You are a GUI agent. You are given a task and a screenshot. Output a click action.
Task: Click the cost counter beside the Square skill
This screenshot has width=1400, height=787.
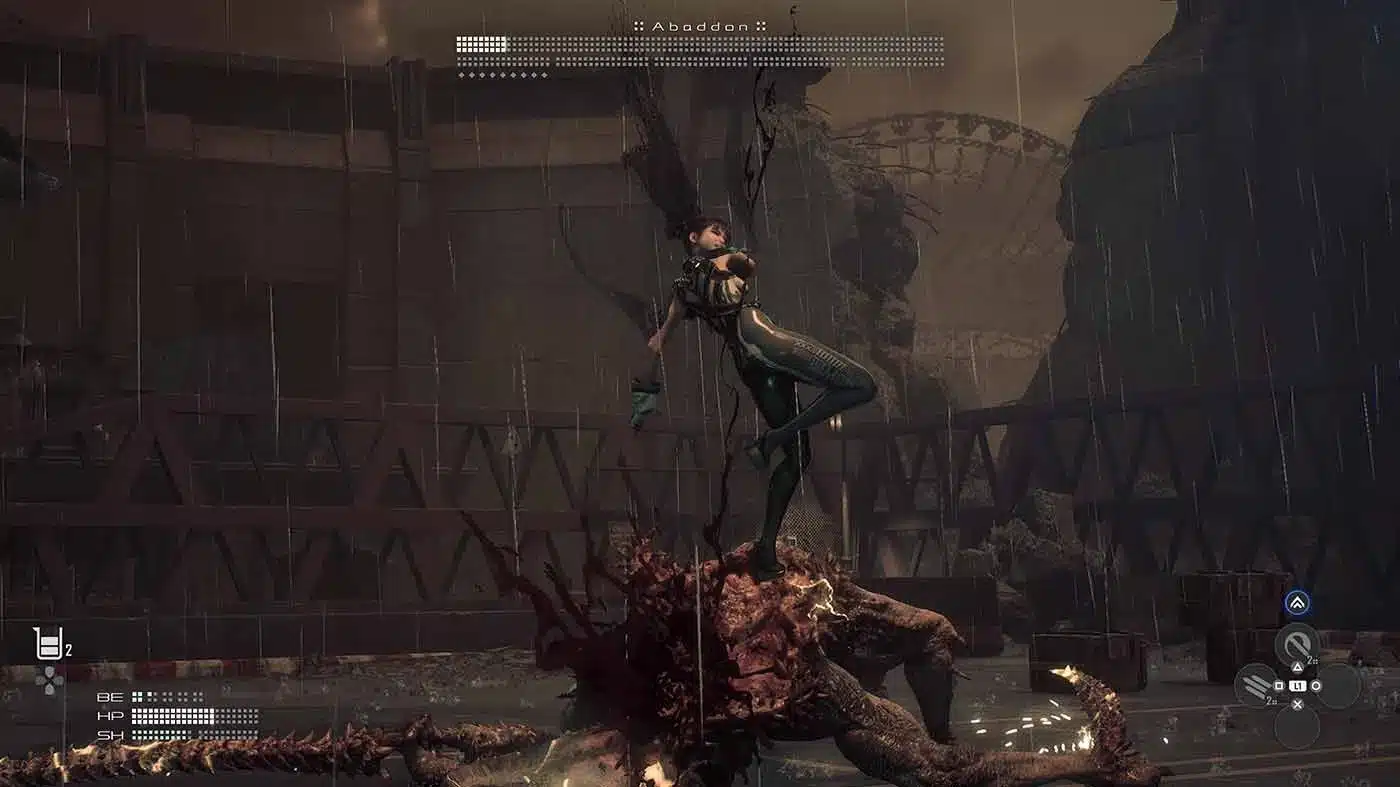[x=1271, y=699]
